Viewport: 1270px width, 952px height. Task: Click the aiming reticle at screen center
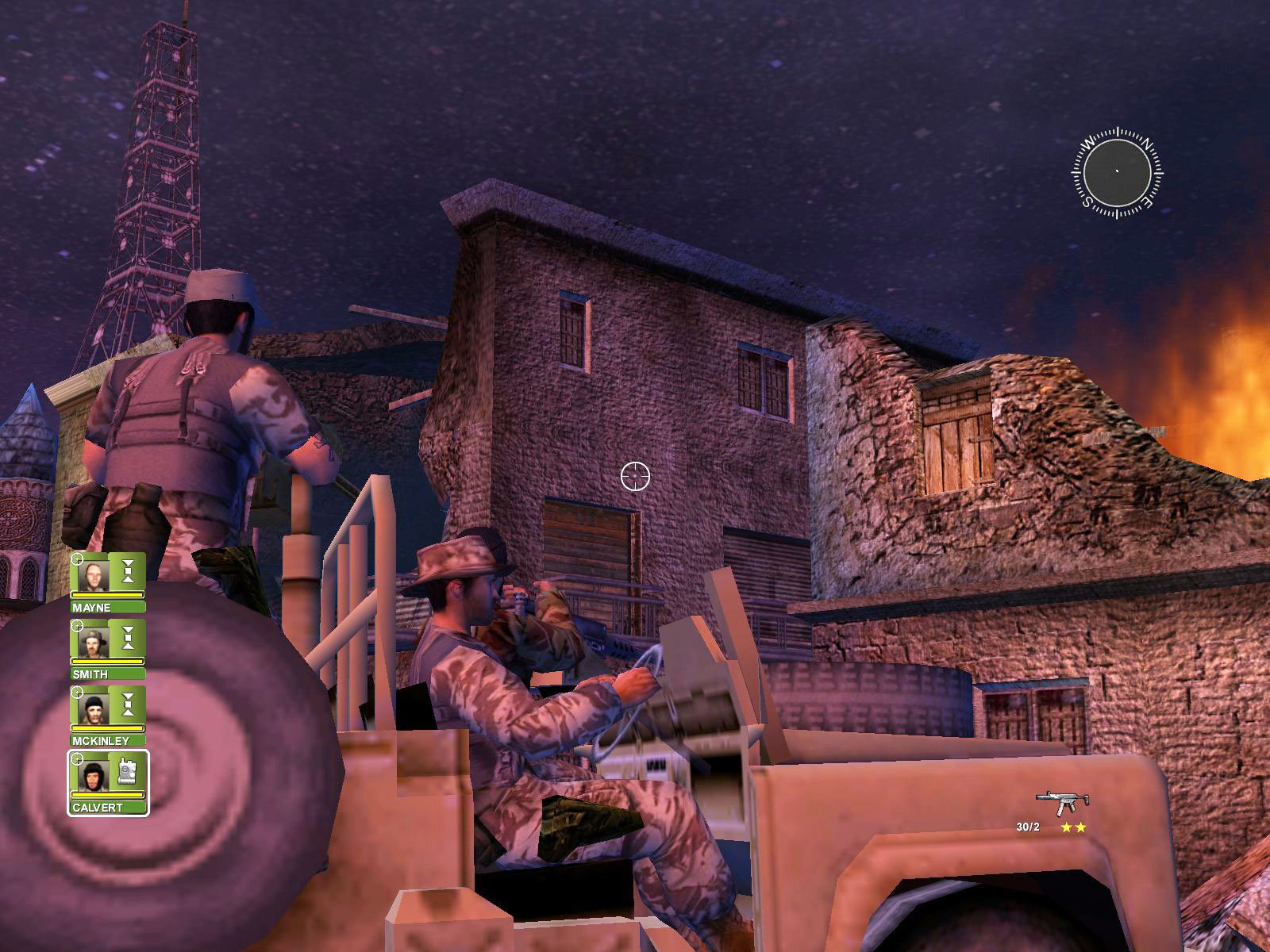click(x=633, y=476)
